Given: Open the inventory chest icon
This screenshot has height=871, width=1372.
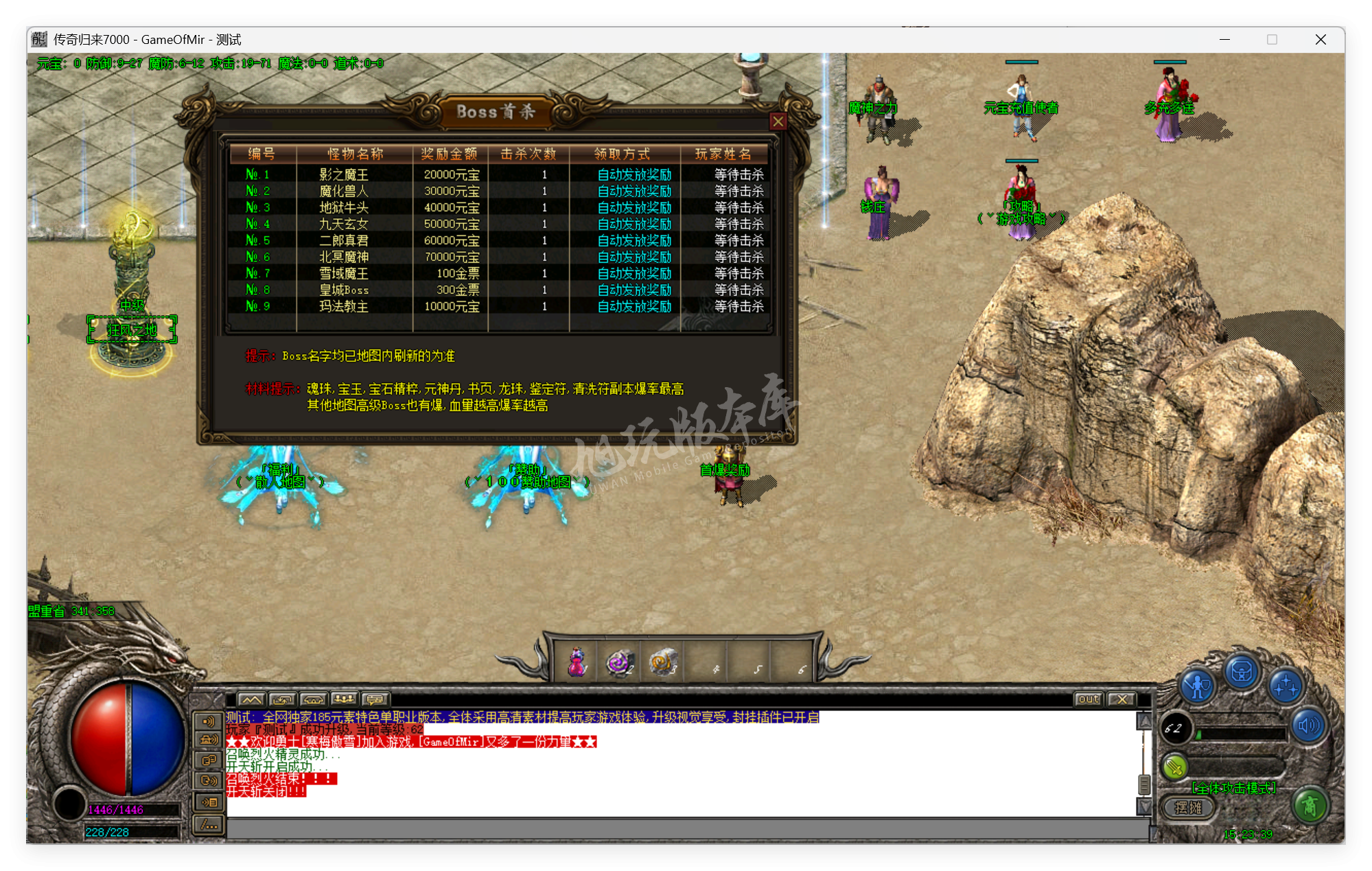Looking at the screenshot, I should tap(1241, 671).
